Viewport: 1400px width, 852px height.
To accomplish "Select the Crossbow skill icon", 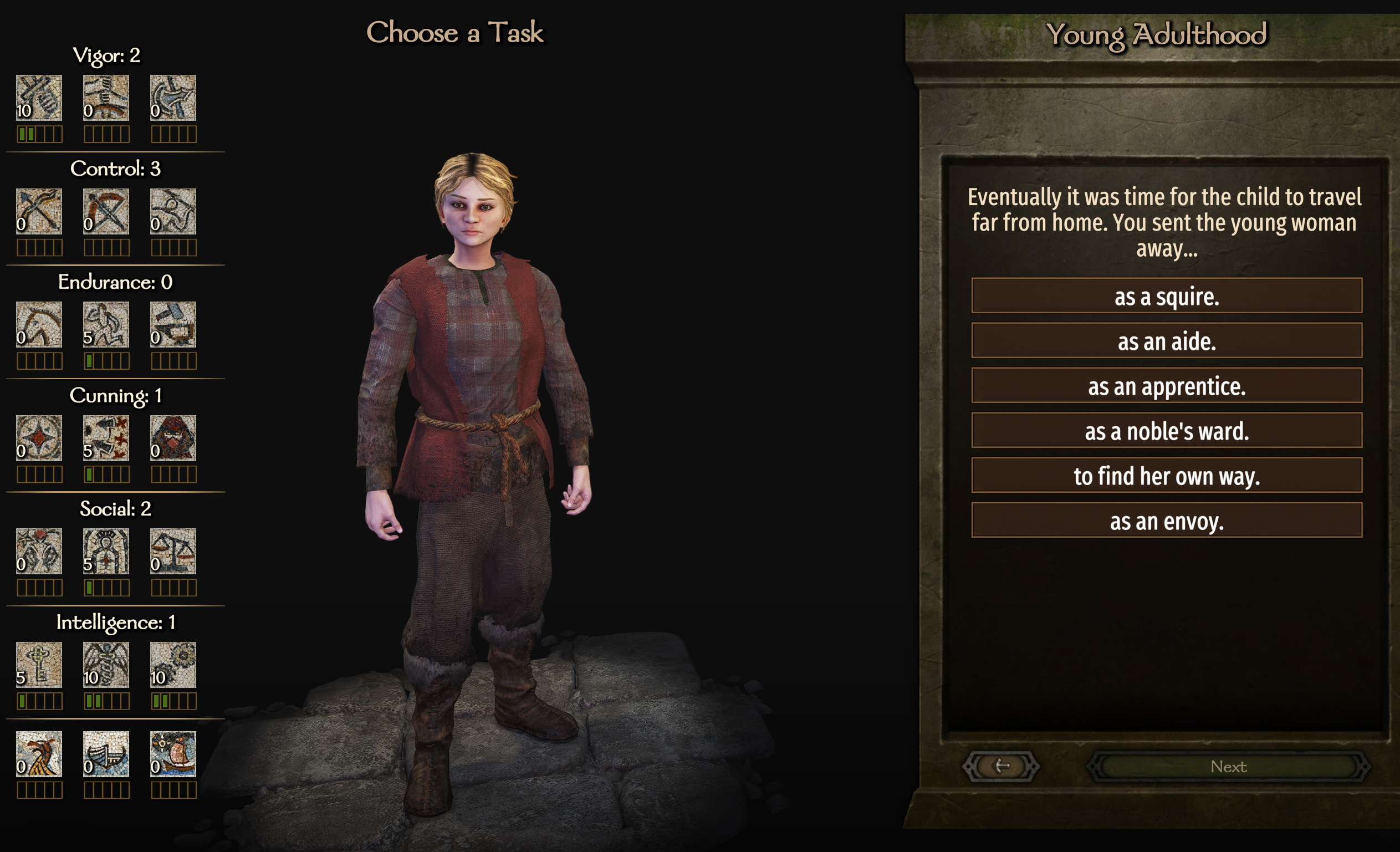I will point(106,211).
